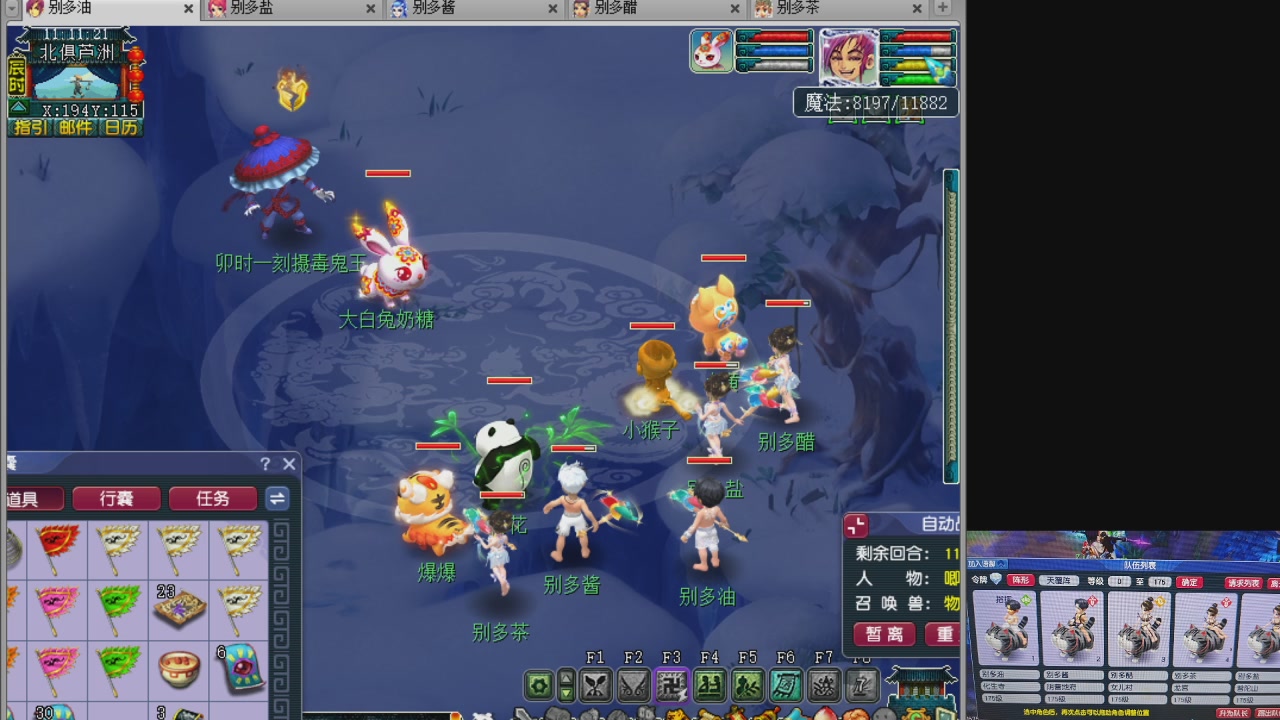Open the 天罡阵 formation dropdown
This screenshot has width=1280, height=720.
click(x=1060, y=581)
